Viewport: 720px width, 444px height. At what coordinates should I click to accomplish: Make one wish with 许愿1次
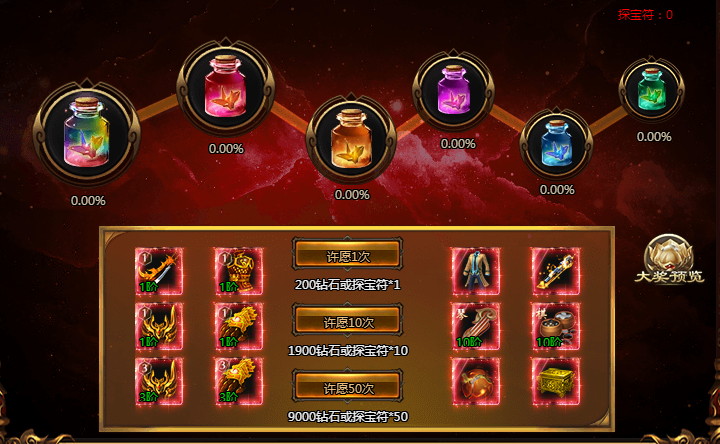347,255
